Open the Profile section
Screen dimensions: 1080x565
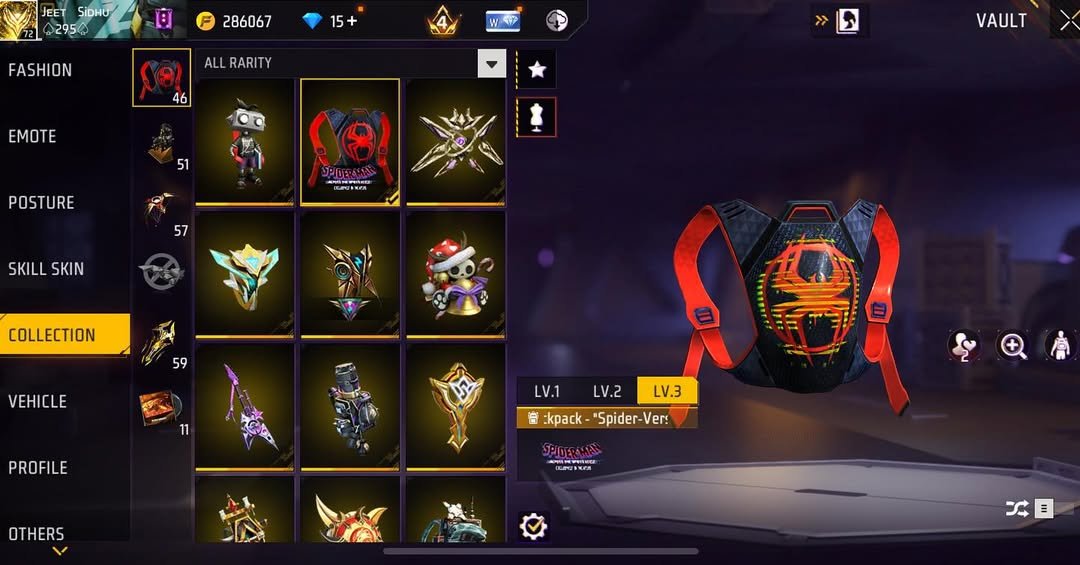pyautogui.click(x=38, y=467)
